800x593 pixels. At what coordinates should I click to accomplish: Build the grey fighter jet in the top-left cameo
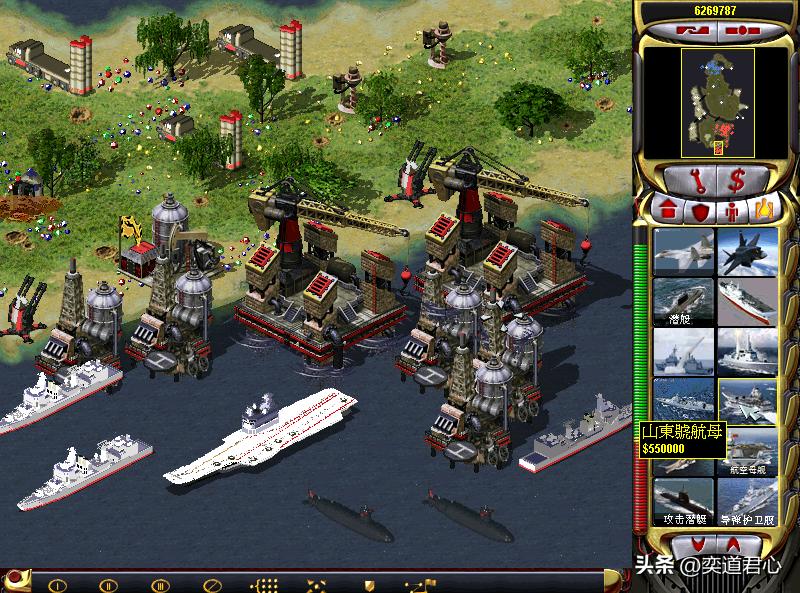[x=684, y=252]
